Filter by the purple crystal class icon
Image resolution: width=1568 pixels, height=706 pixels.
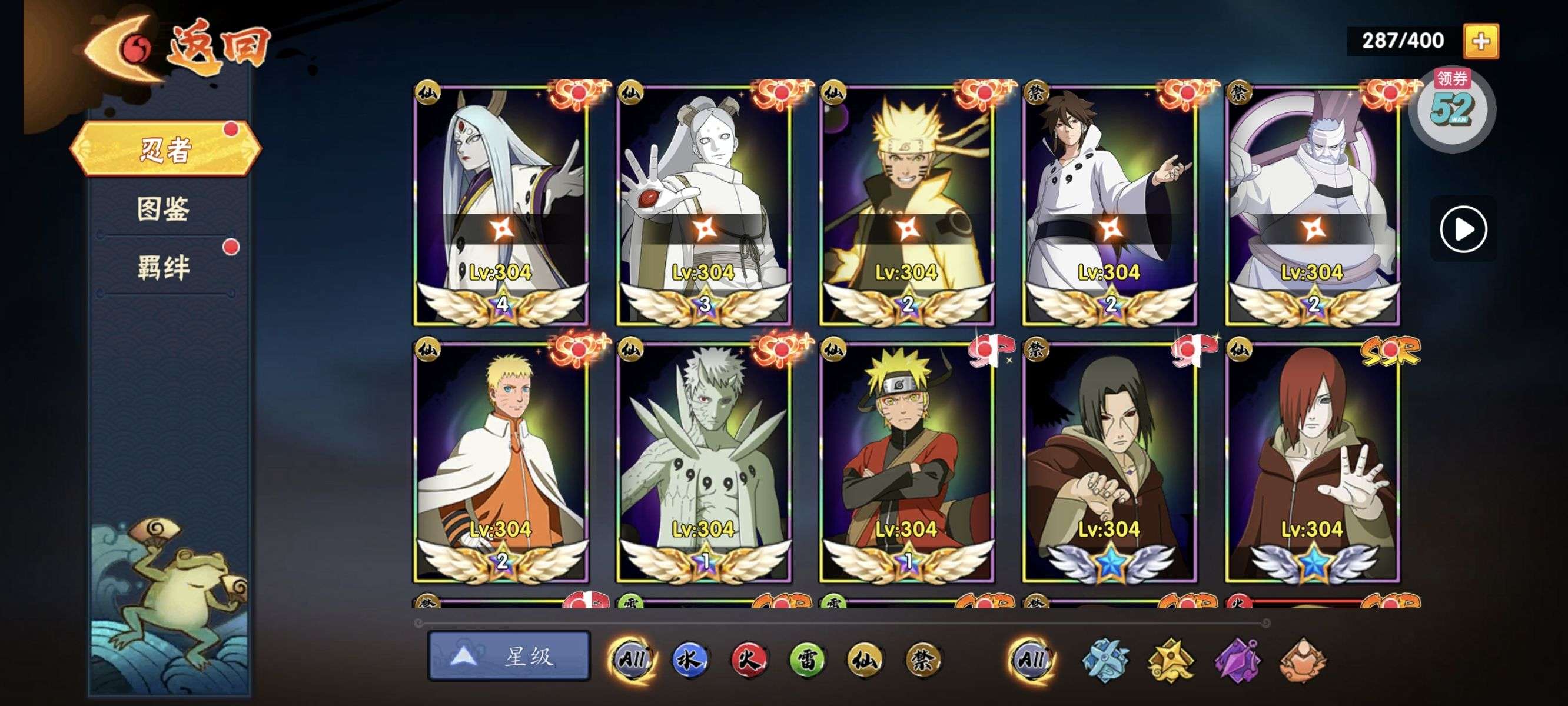coord(1237,660)
